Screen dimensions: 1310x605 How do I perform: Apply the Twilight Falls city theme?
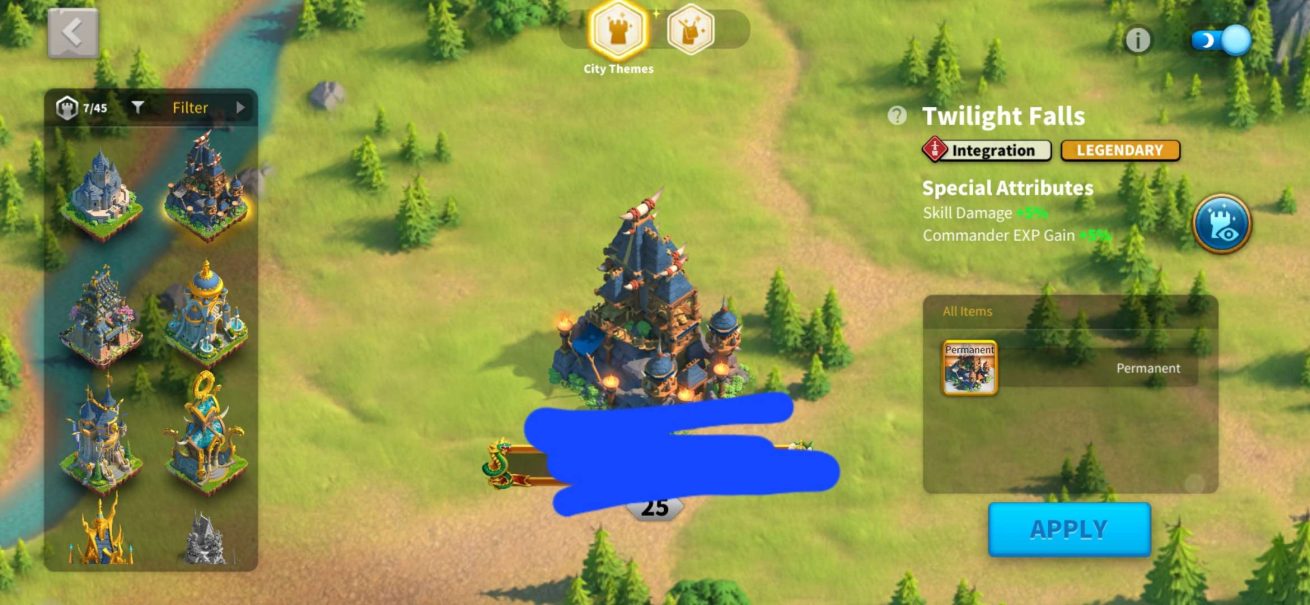click(x=1069, y=529)
